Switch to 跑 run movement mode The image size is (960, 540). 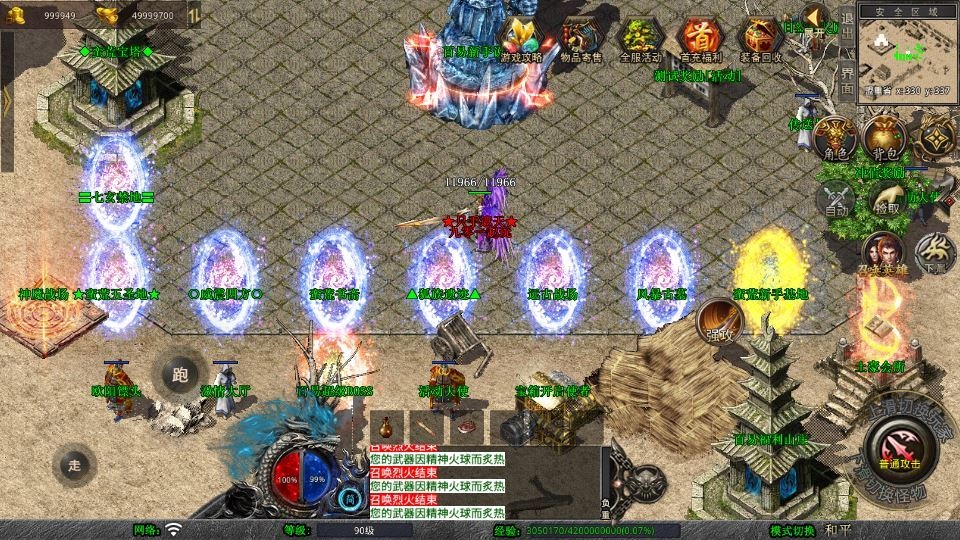tap(180, 376)
